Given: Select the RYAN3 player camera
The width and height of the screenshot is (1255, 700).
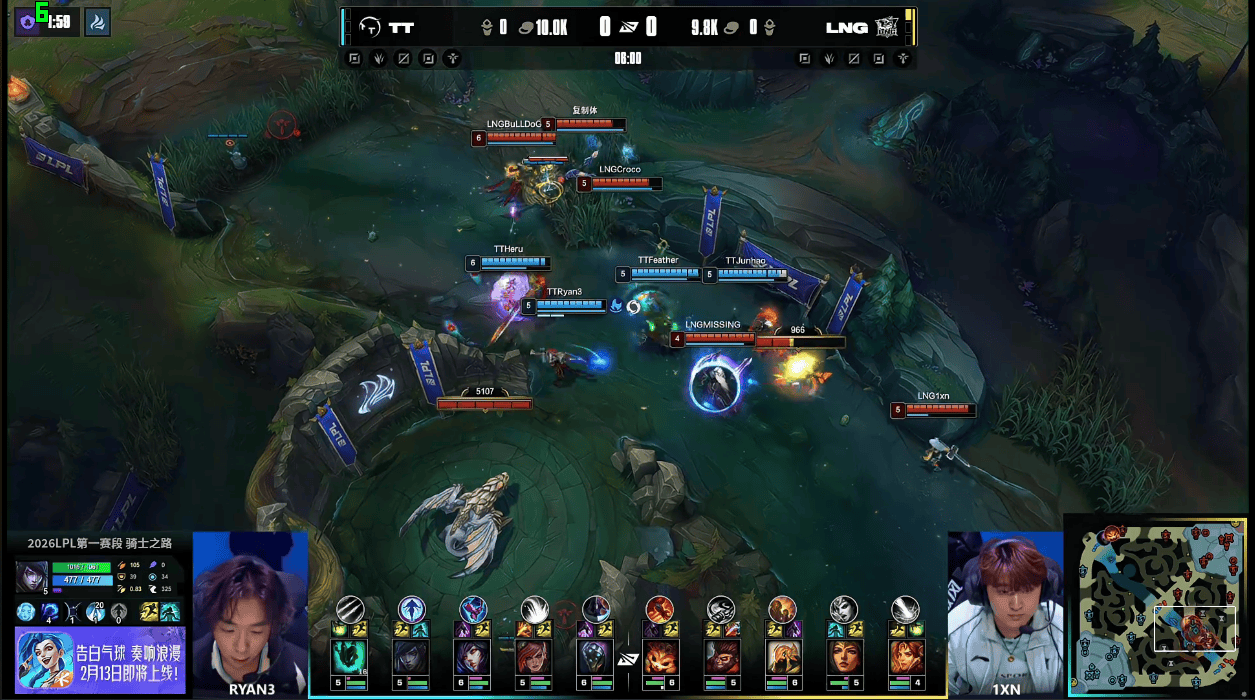Looking at the screenshot, I should coord(250,610).
